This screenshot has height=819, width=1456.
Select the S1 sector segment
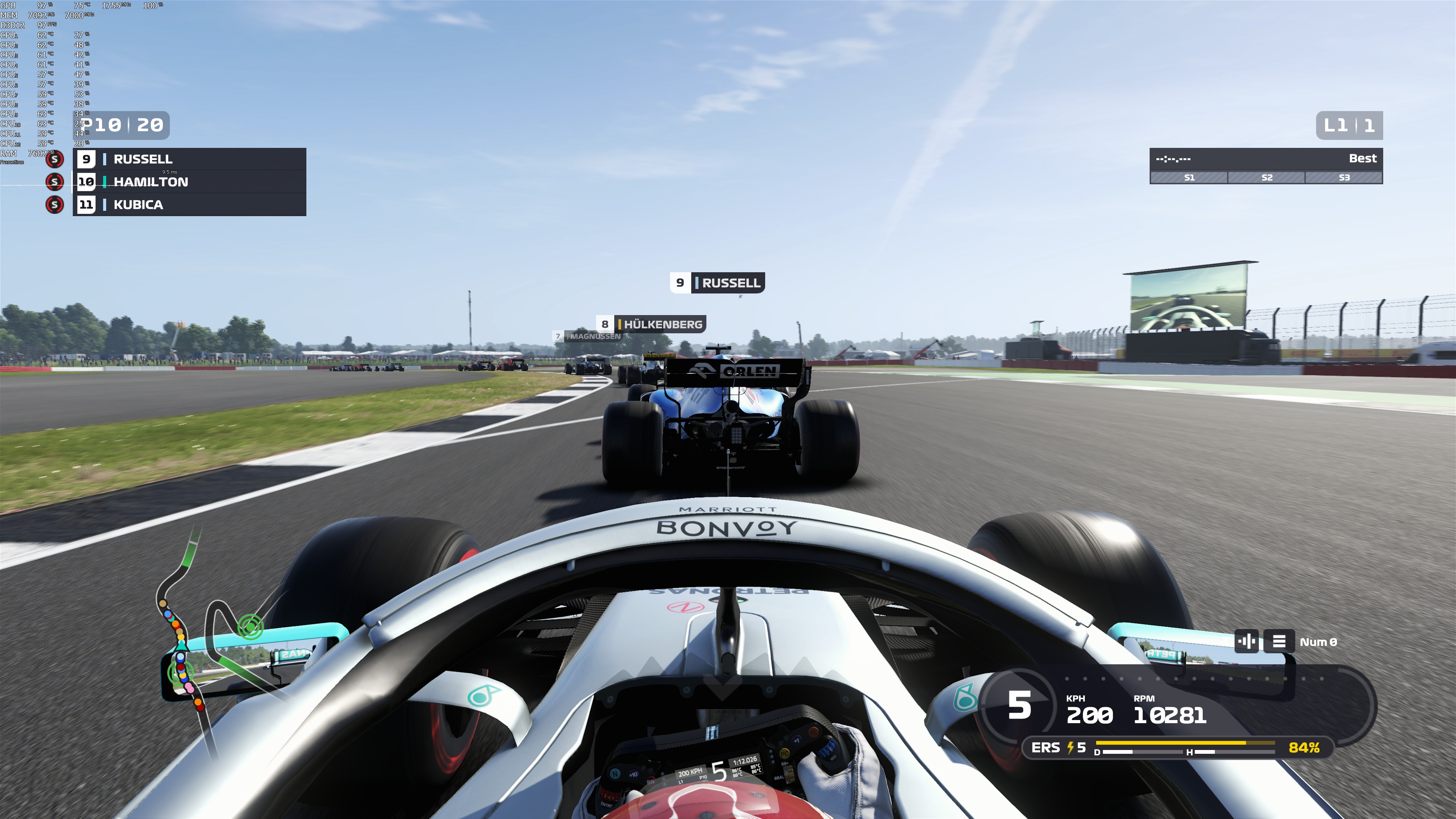[1189, 177]
